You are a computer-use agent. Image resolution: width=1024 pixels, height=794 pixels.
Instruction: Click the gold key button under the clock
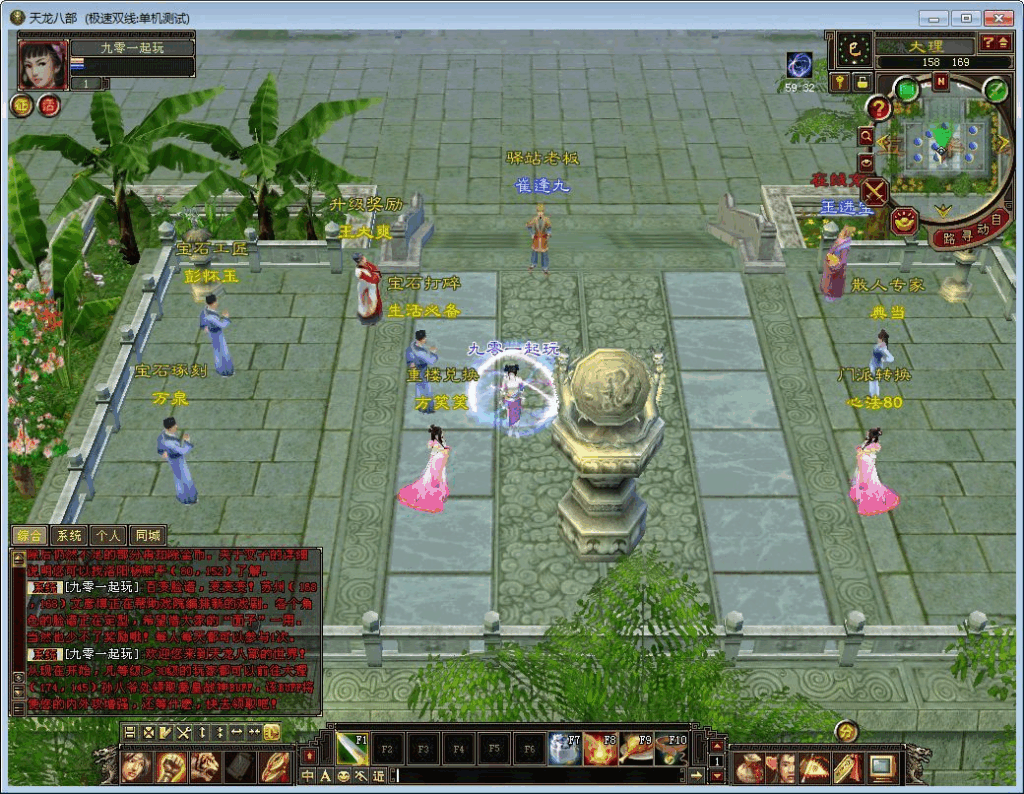(839, 83)
